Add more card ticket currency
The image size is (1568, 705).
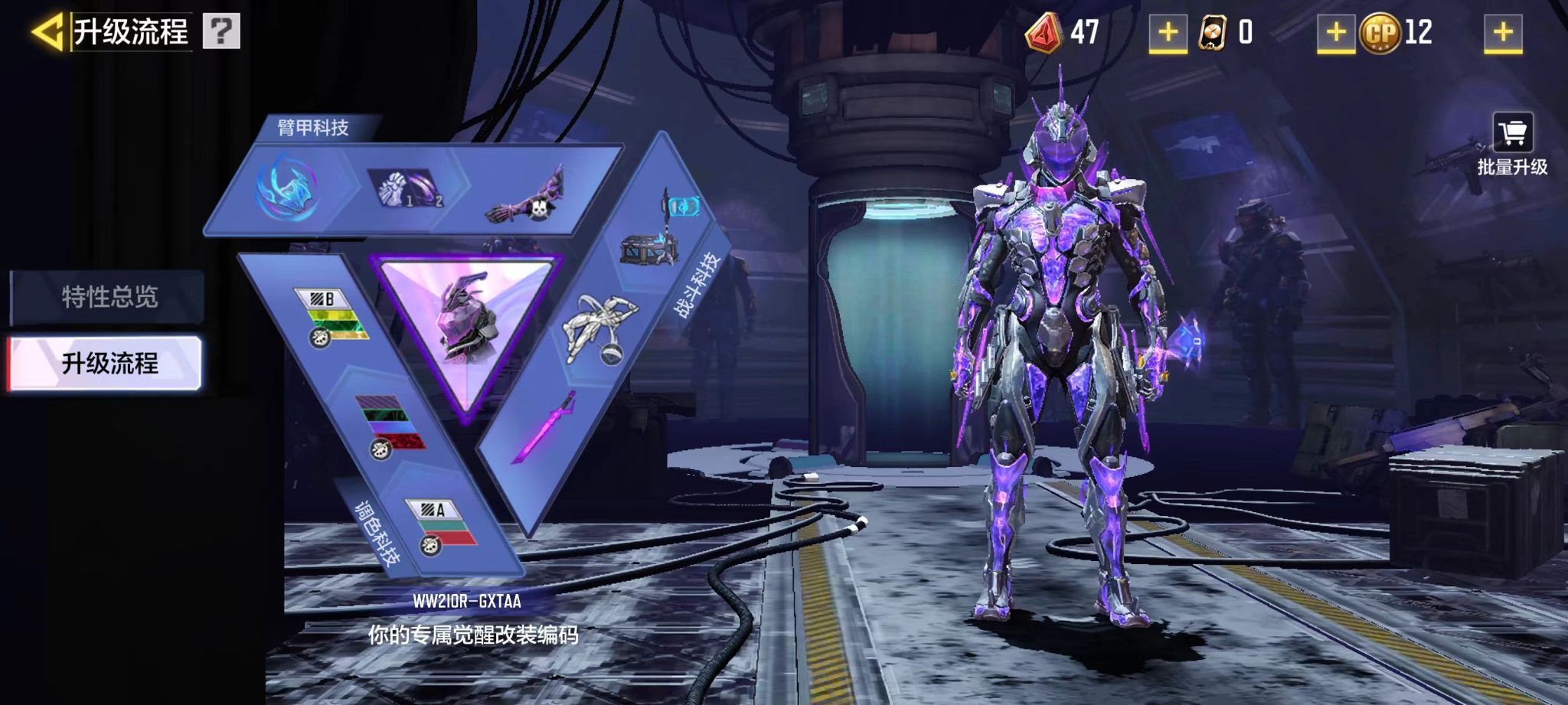coord(1335,33)
